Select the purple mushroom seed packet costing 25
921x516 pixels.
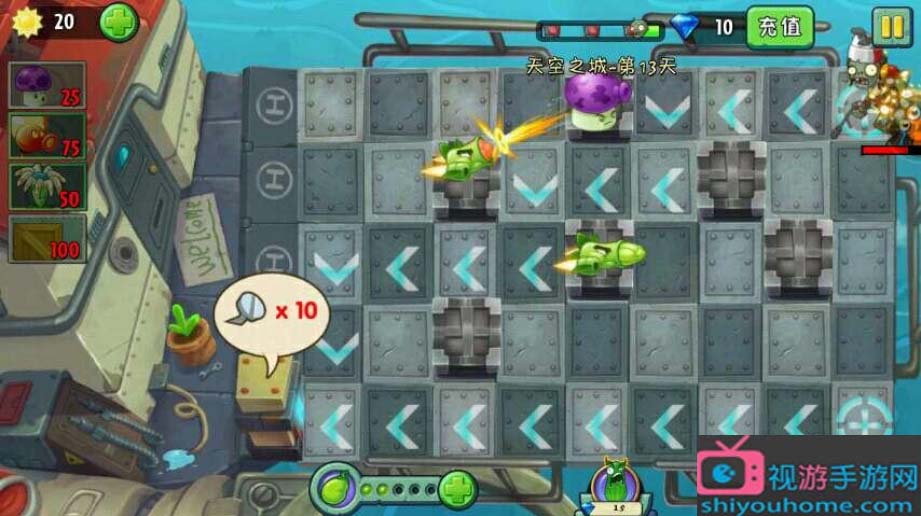(x=47, y=86)
